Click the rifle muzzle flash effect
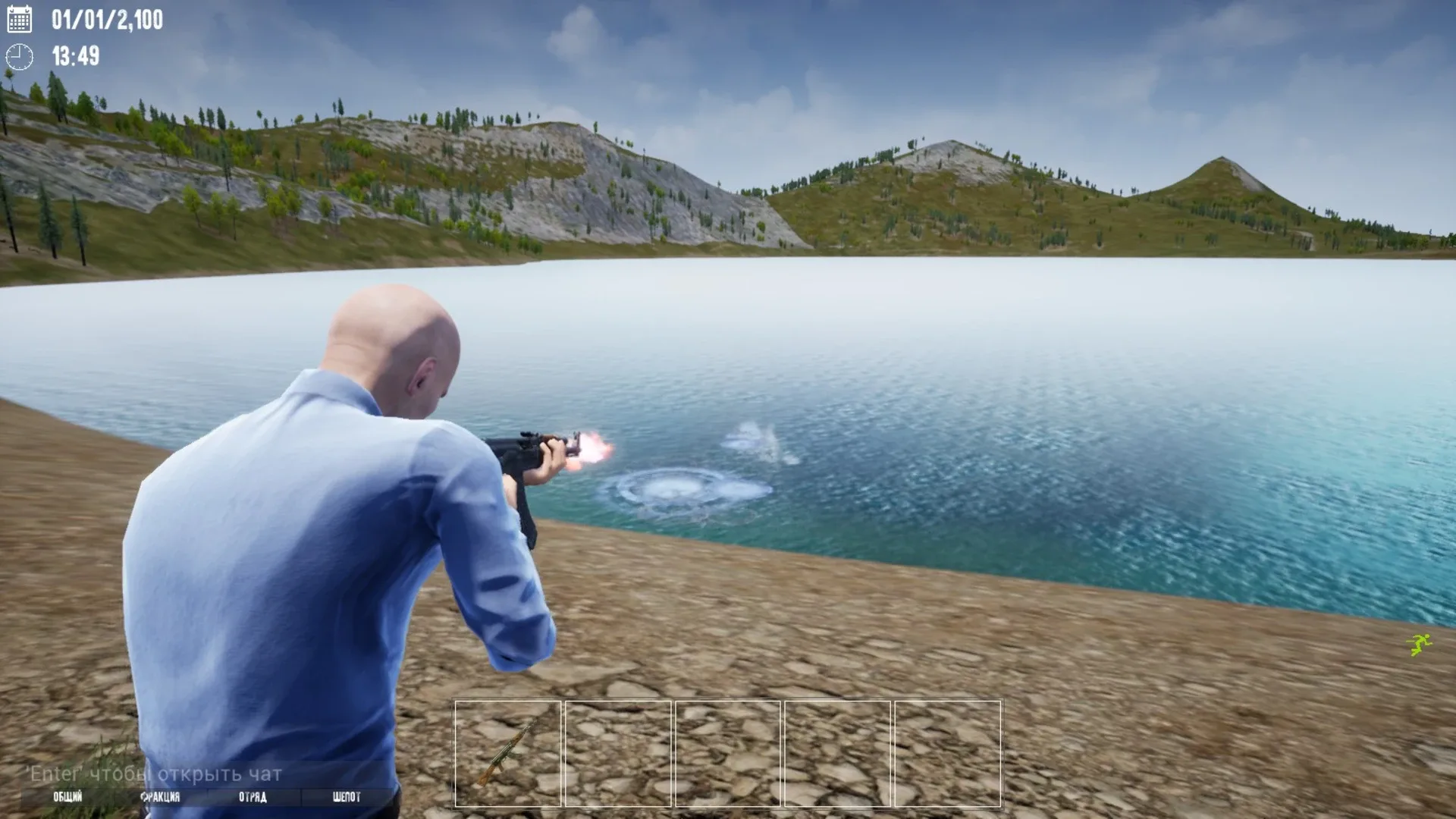The image size is (1456, 819). pyautogui.click(x=594, y=449)
